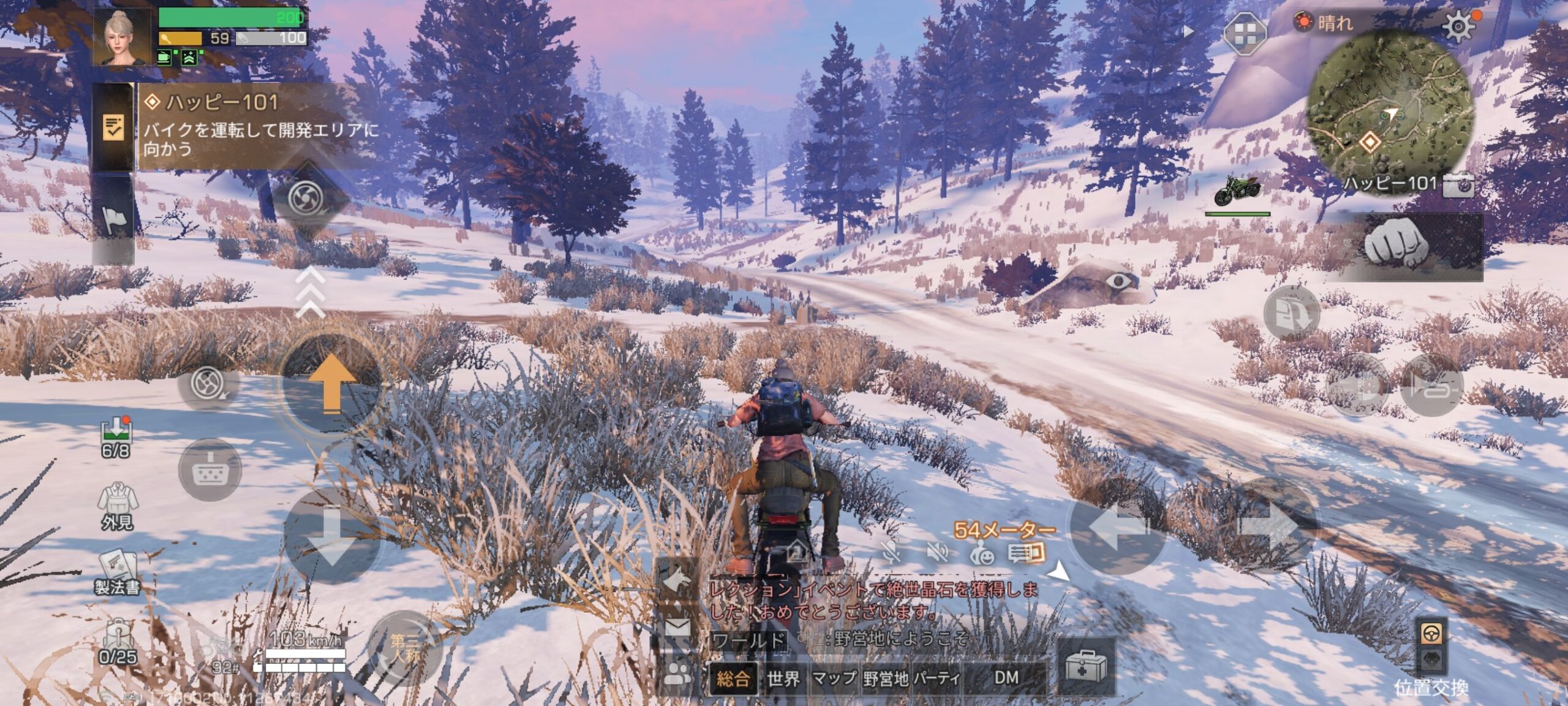Open the 外見 appearance menu

[x=117, y=506]
